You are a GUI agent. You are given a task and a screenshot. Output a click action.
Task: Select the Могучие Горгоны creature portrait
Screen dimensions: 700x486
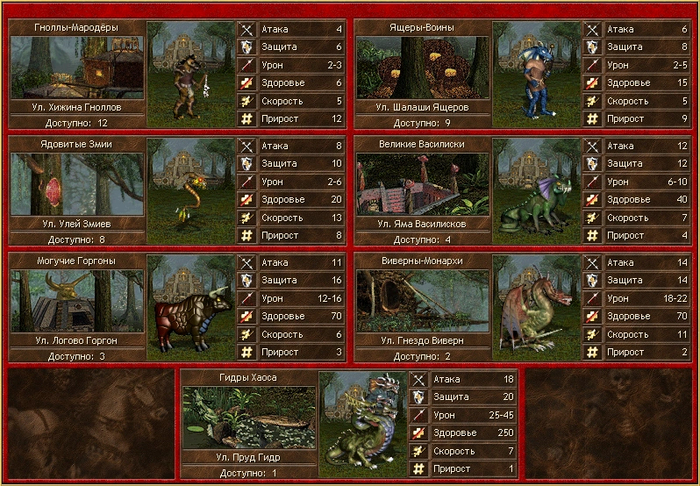point(192,306)
